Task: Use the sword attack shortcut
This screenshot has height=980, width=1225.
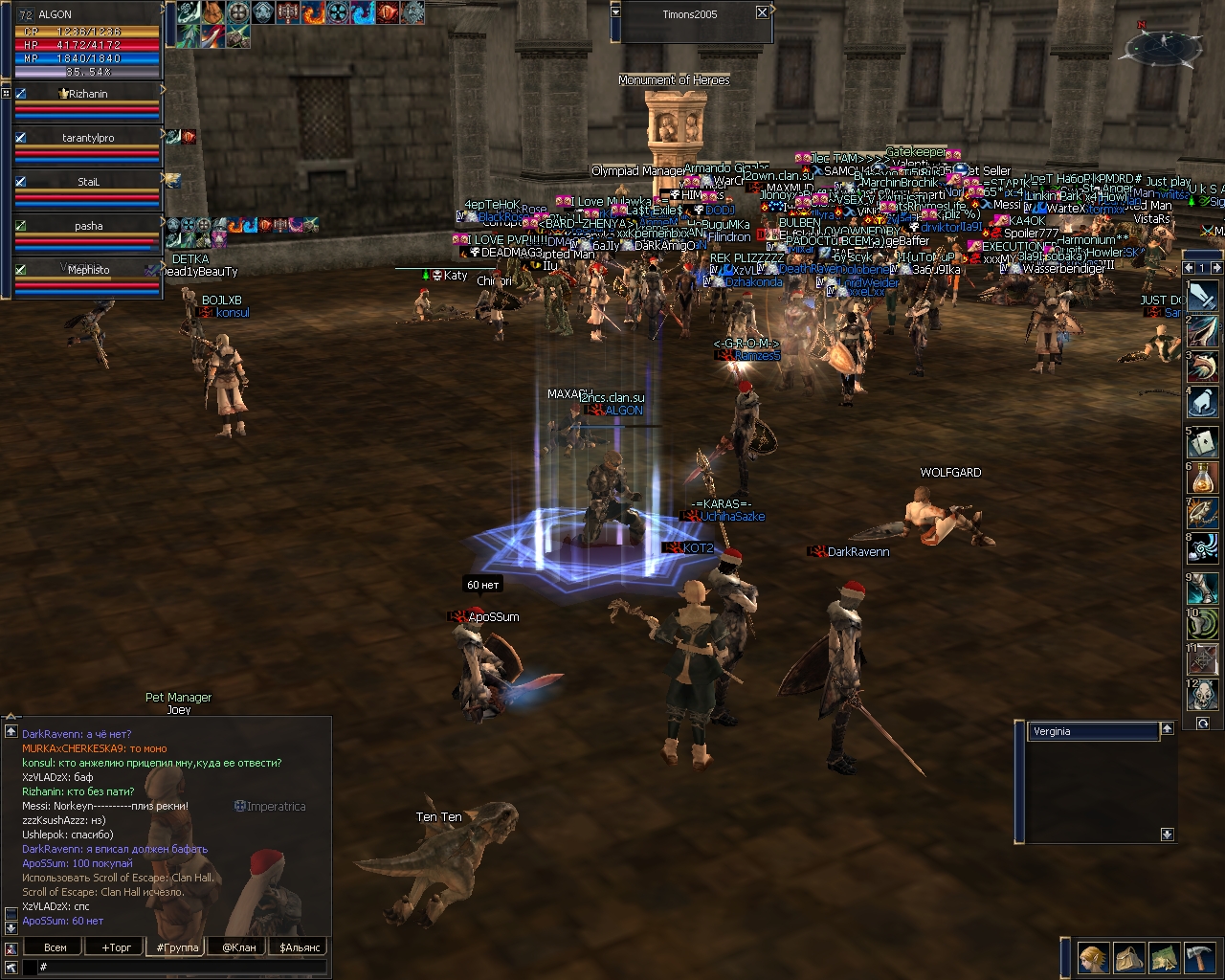Action: (1203, 296)
